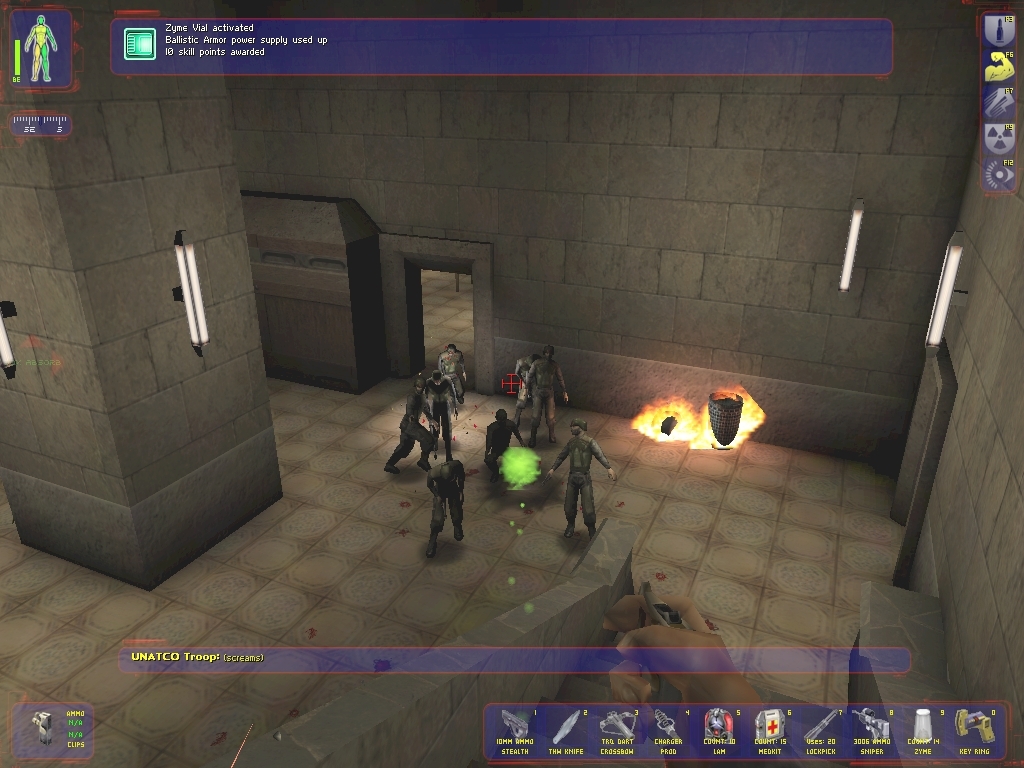The width and height of the screenshot is (1024, 768).
Task: Pick the LAM explosive slot
Action: pyautogui.click(x=717, y=731)
